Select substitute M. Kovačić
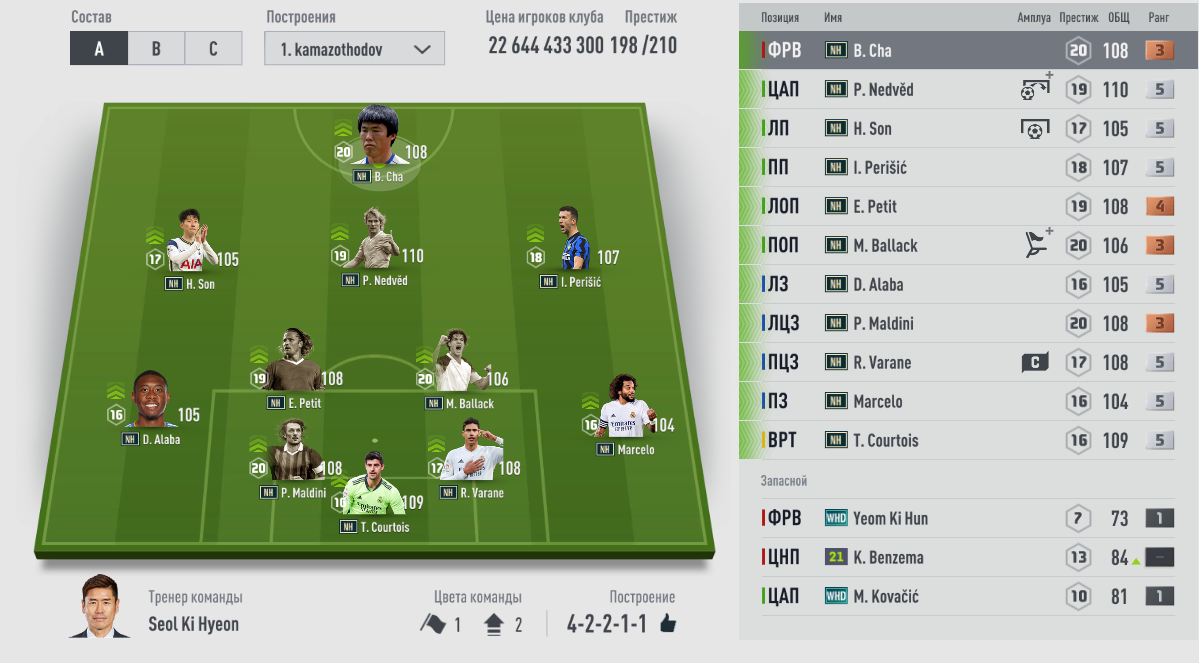The width and height of the screenshot is (1199, 663). coord(967,597)
